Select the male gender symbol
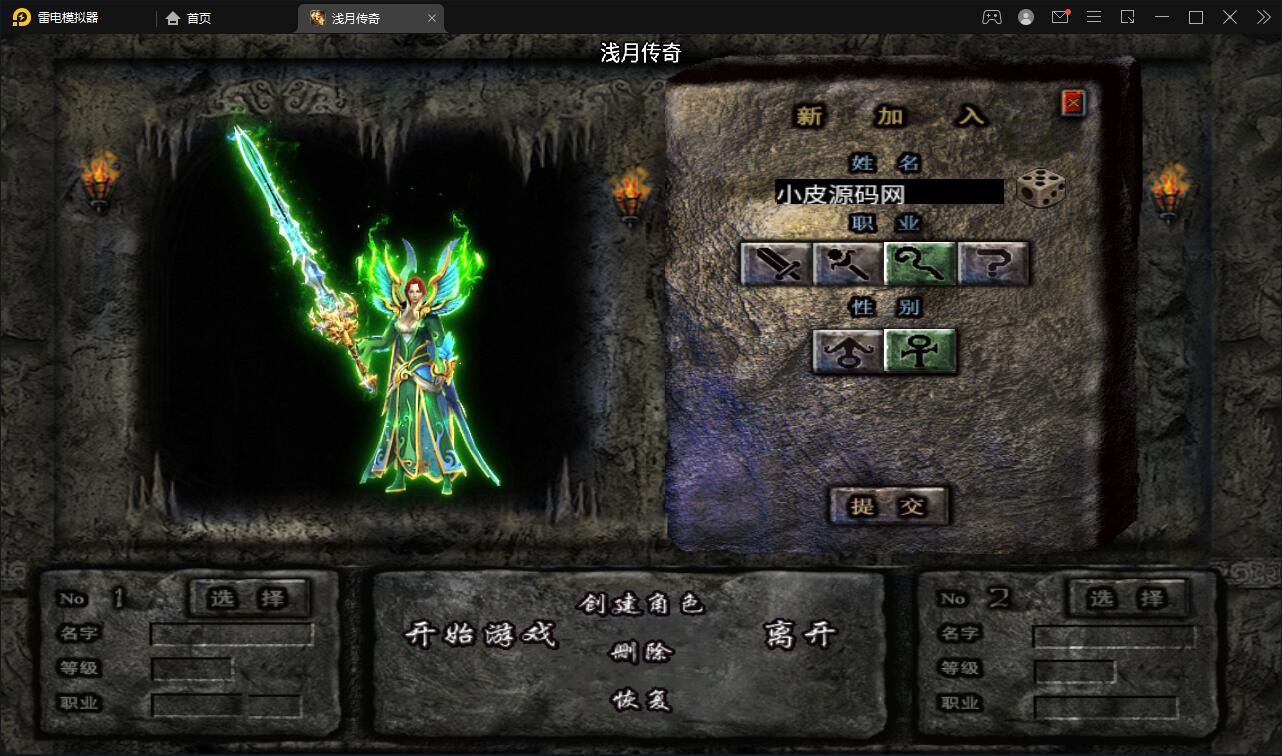This screenshot has height=756, width=1282. click(x=848, y=351)
